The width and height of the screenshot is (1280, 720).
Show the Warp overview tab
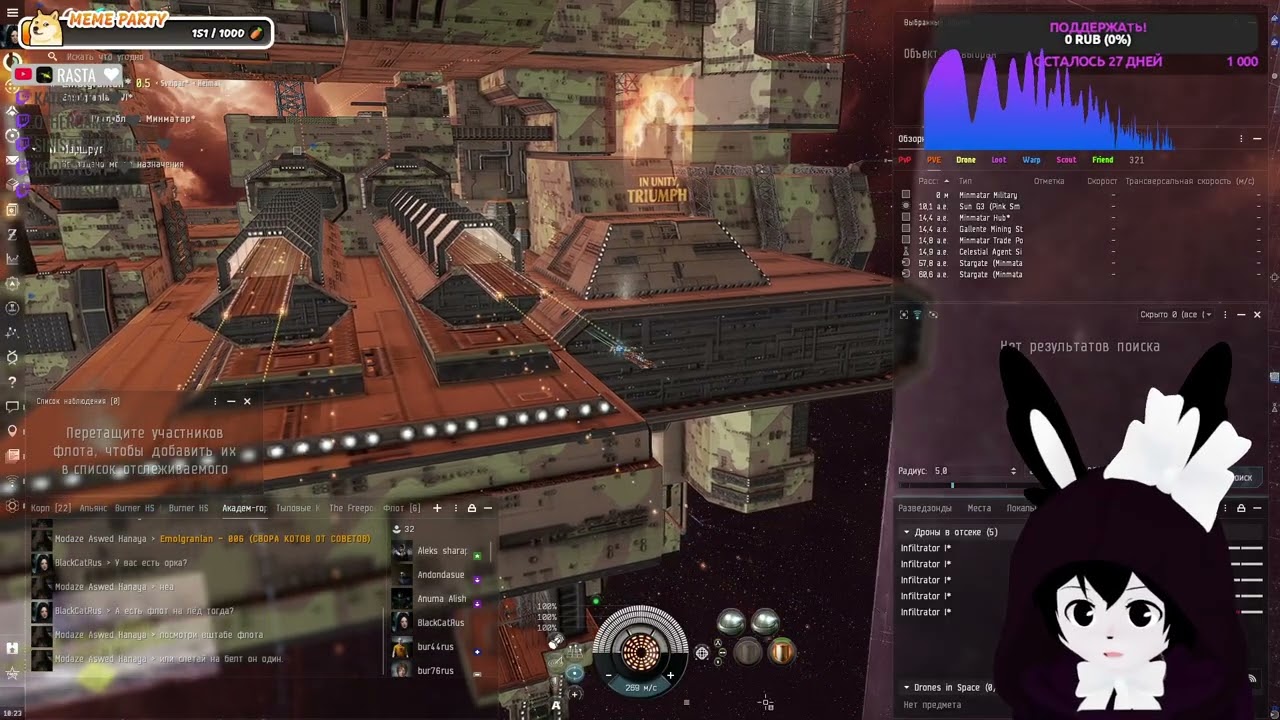[x=1031, y=160]
